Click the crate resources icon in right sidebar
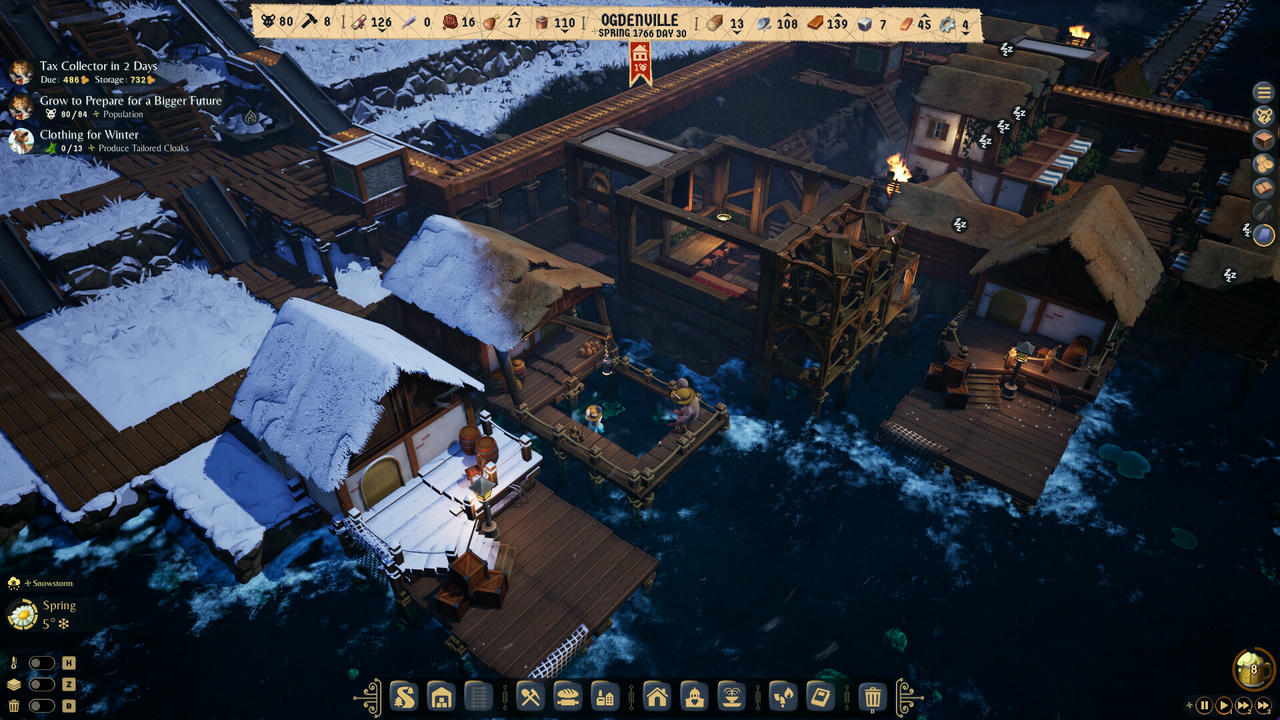This screenshot has width=1280, height=720. pos(1263,138)
